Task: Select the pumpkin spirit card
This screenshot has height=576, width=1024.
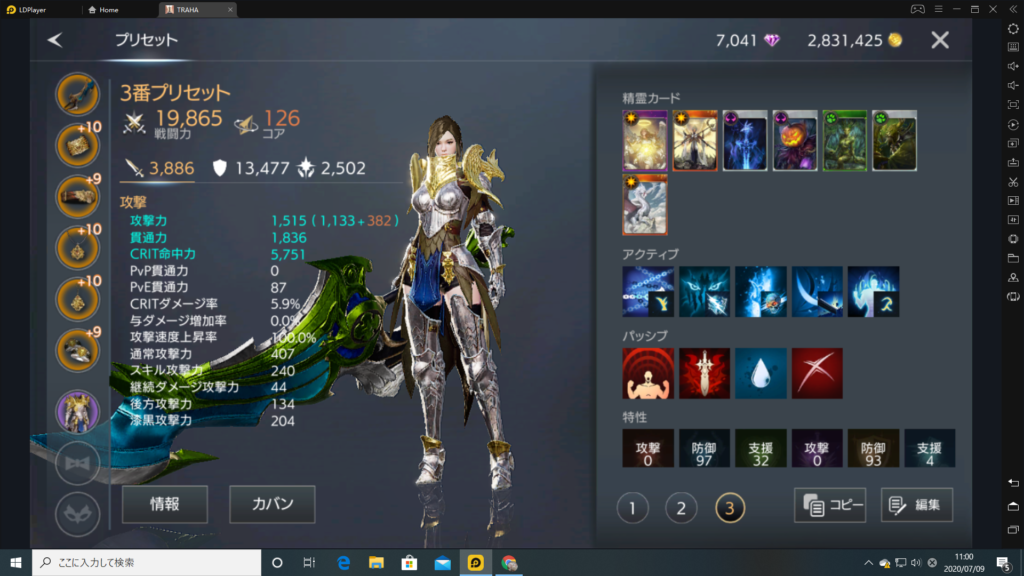Action: coord(795,141)
